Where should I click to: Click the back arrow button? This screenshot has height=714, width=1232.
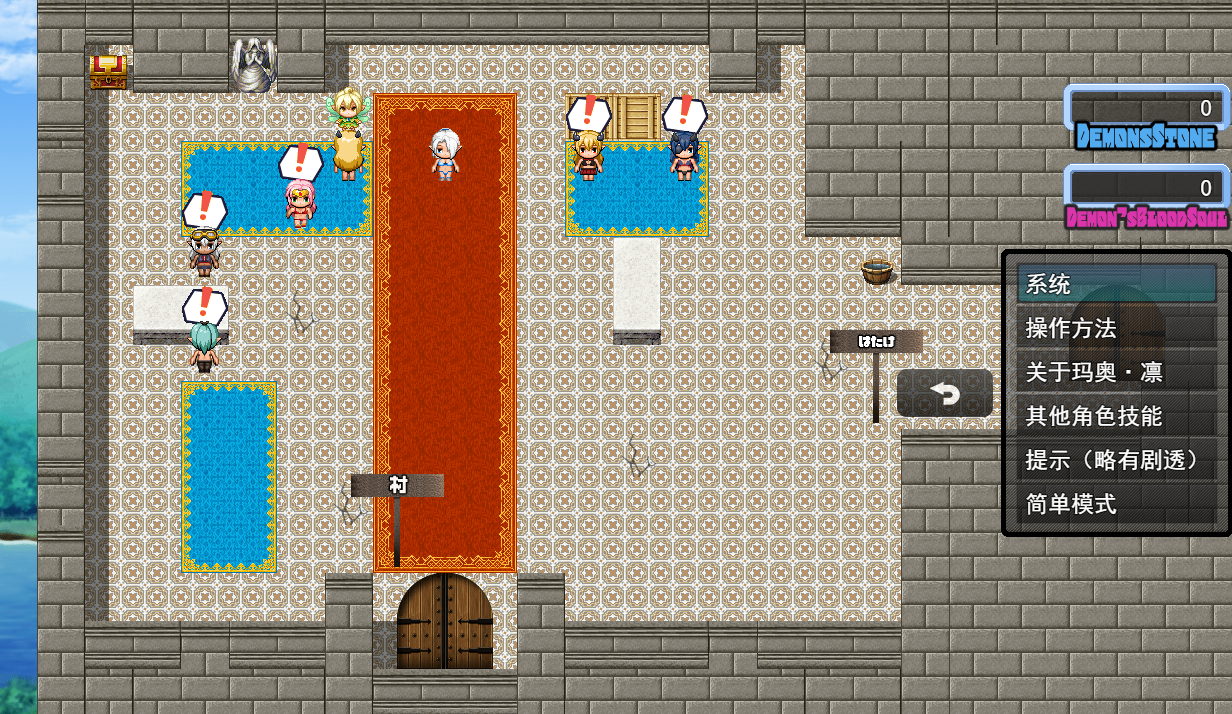click(x=945, y=393)
